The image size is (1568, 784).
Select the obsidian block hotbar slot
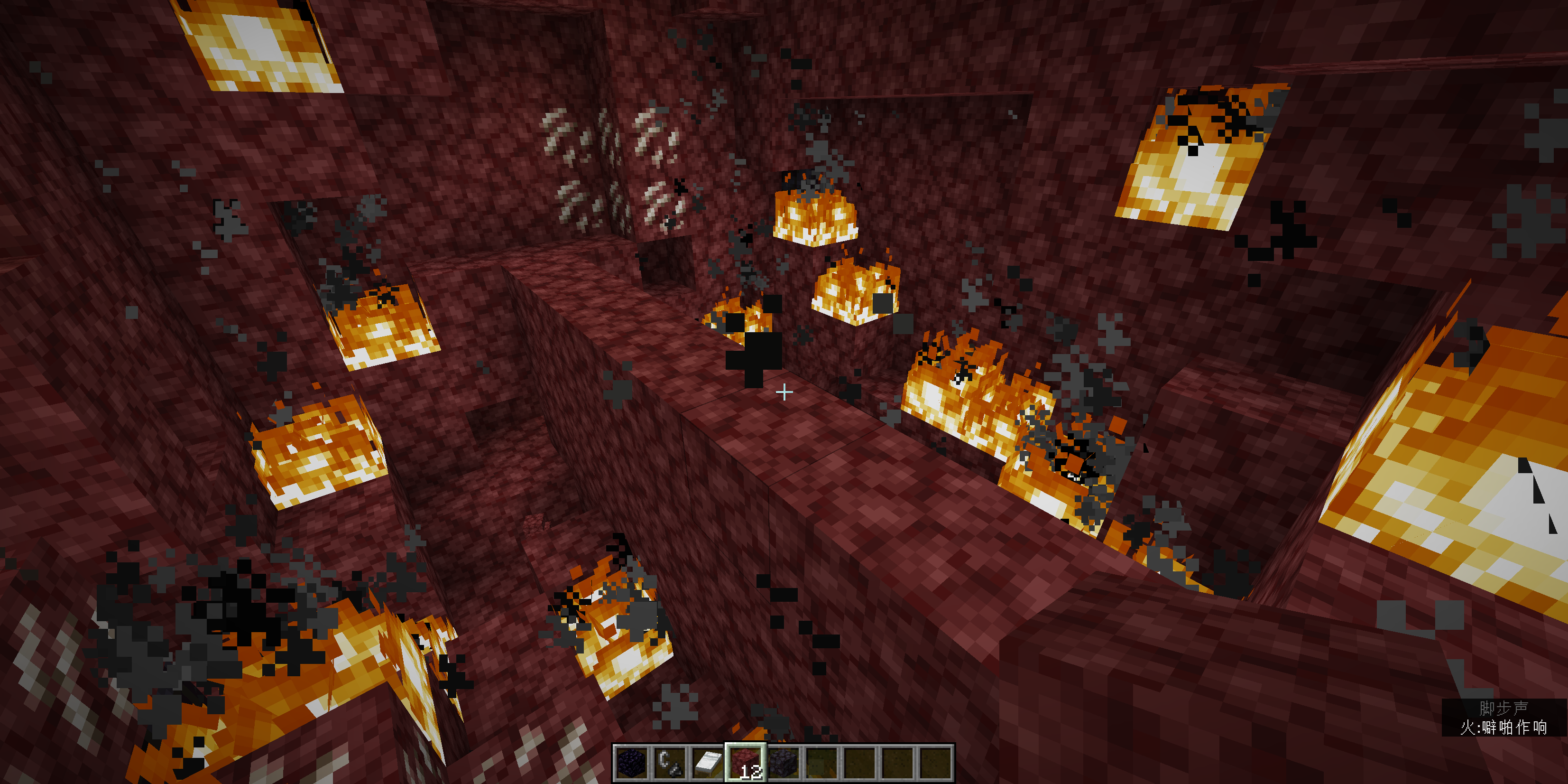[631, 763]
